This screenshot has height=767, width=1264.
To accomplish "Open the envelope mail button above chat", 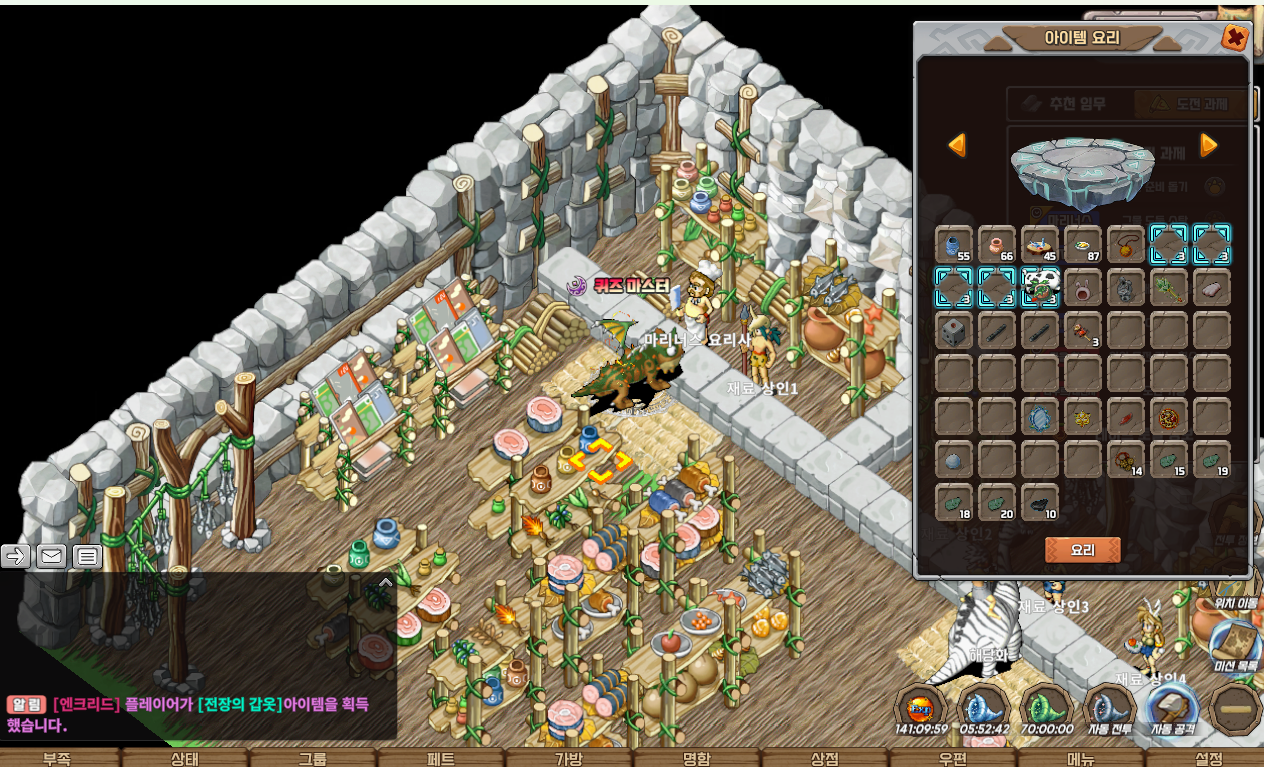I will [x=52, y=557].
